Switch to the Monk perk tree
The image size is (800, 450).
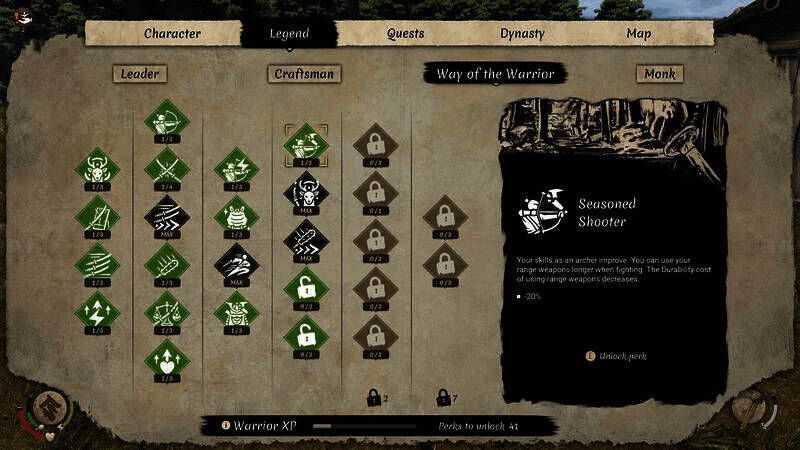click(659, 73)
